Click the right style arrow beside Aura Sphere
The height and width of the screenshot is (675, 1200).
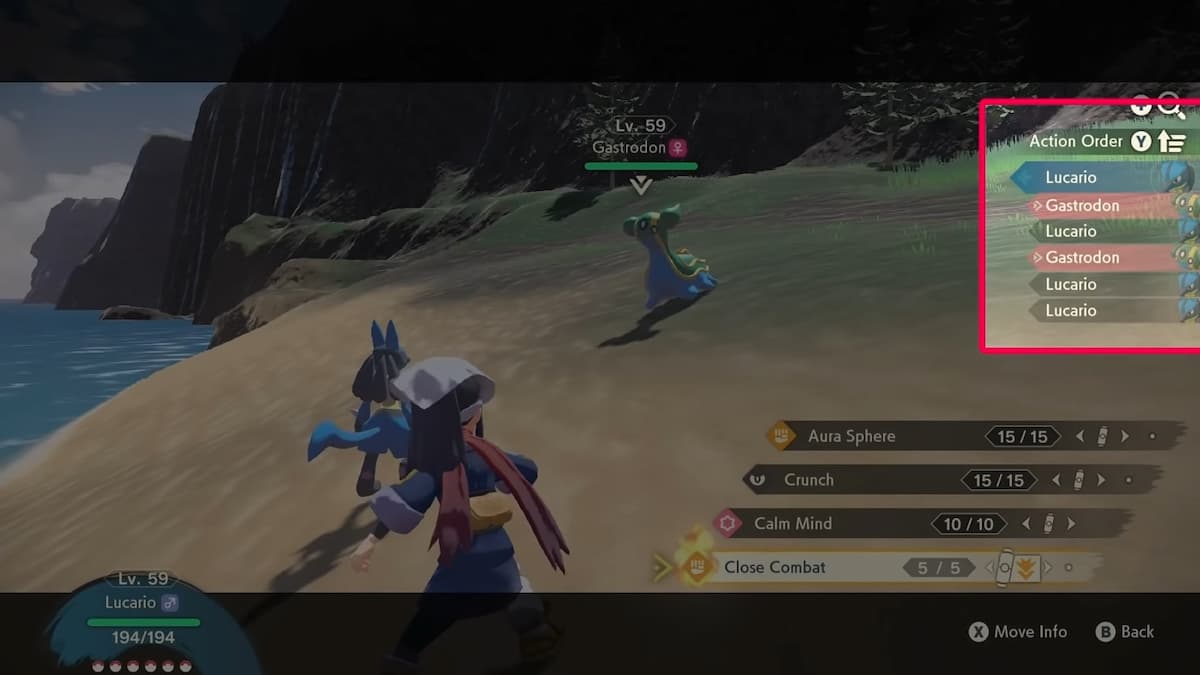[1125, 436]
